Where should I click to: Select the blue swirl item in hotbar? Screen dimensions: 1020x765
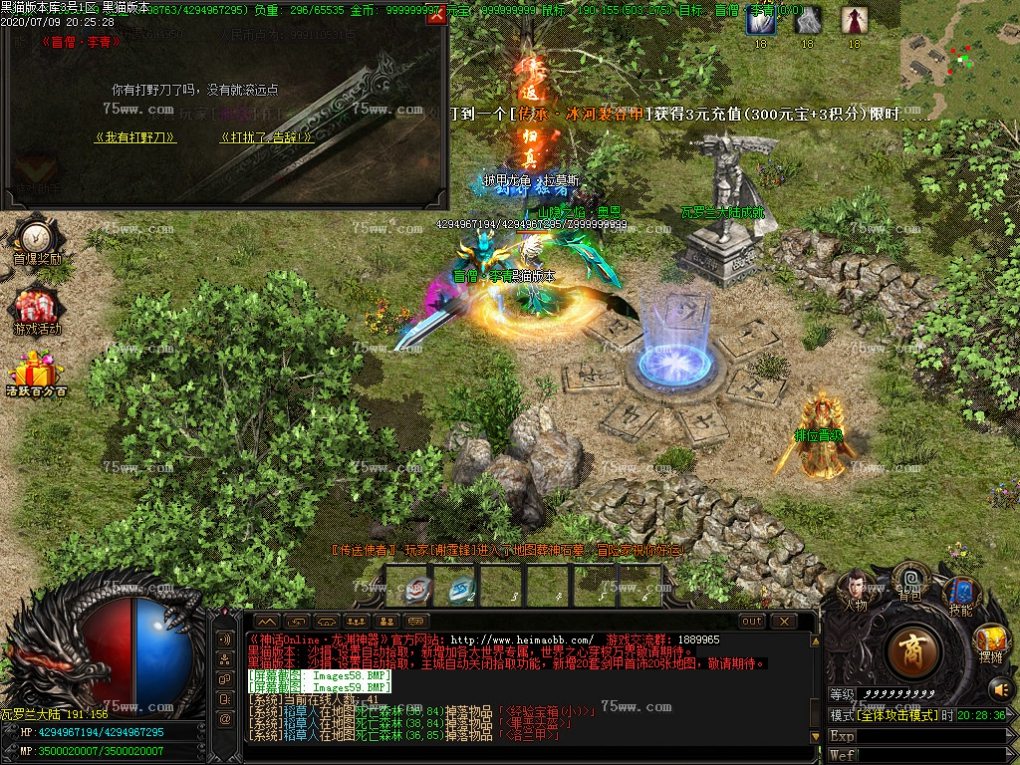(461, 589)
